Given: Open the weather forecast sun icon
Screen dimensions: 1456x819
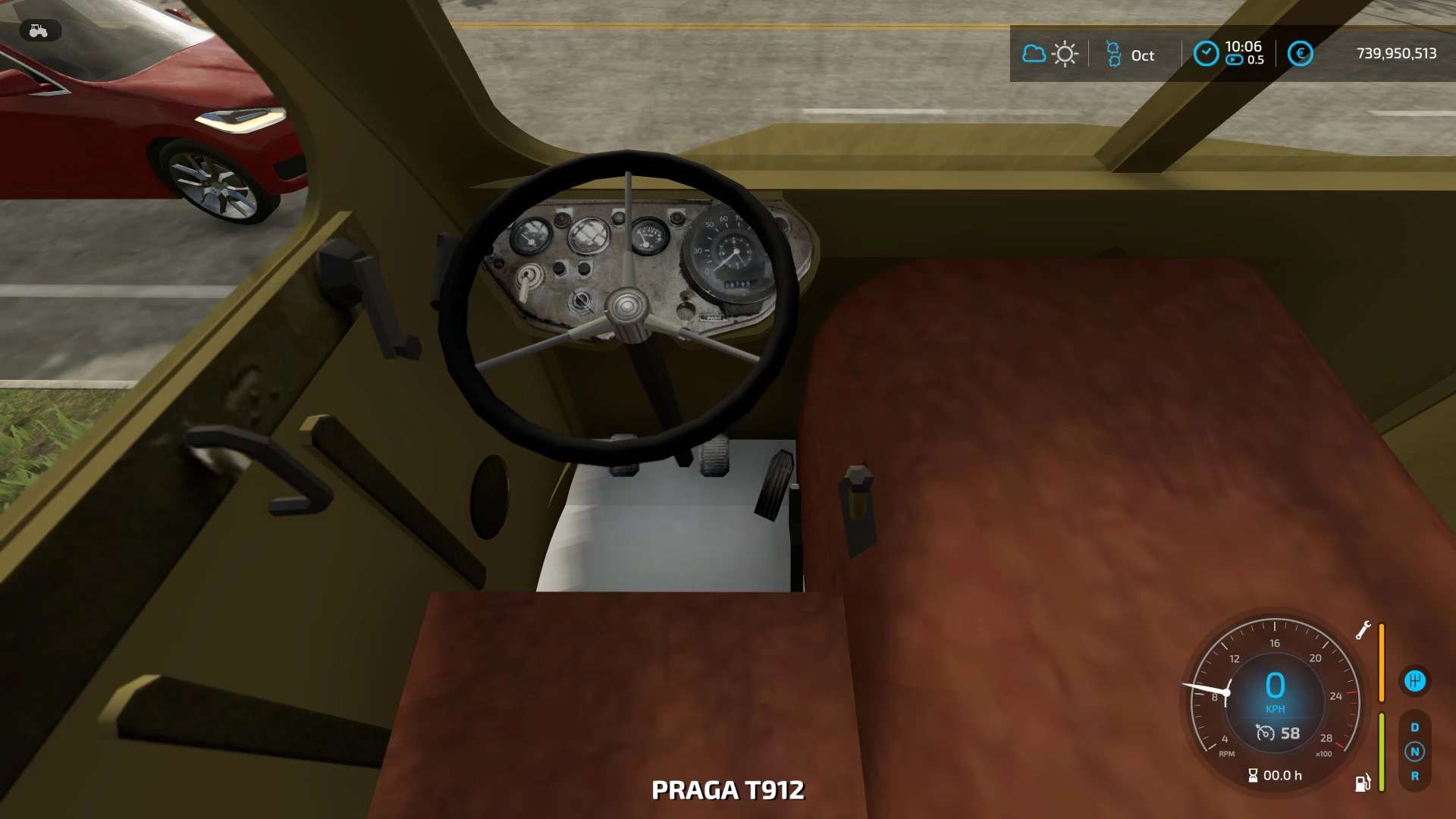Looking at the screenshot, I should pos(1065,54).
